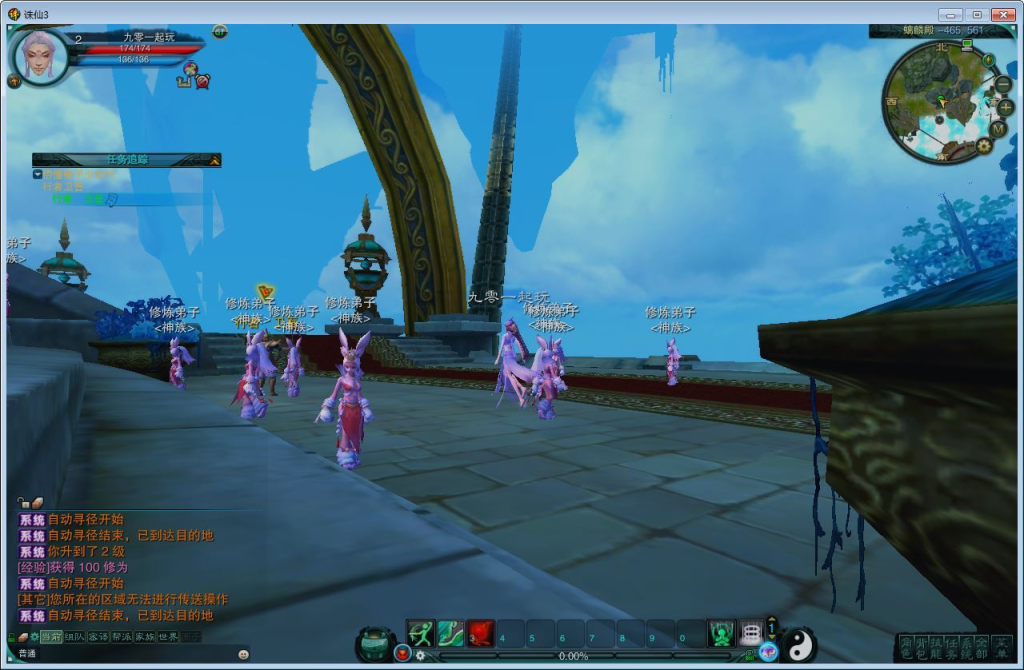Zoom in the minimap with plus button

(1005, 107)
